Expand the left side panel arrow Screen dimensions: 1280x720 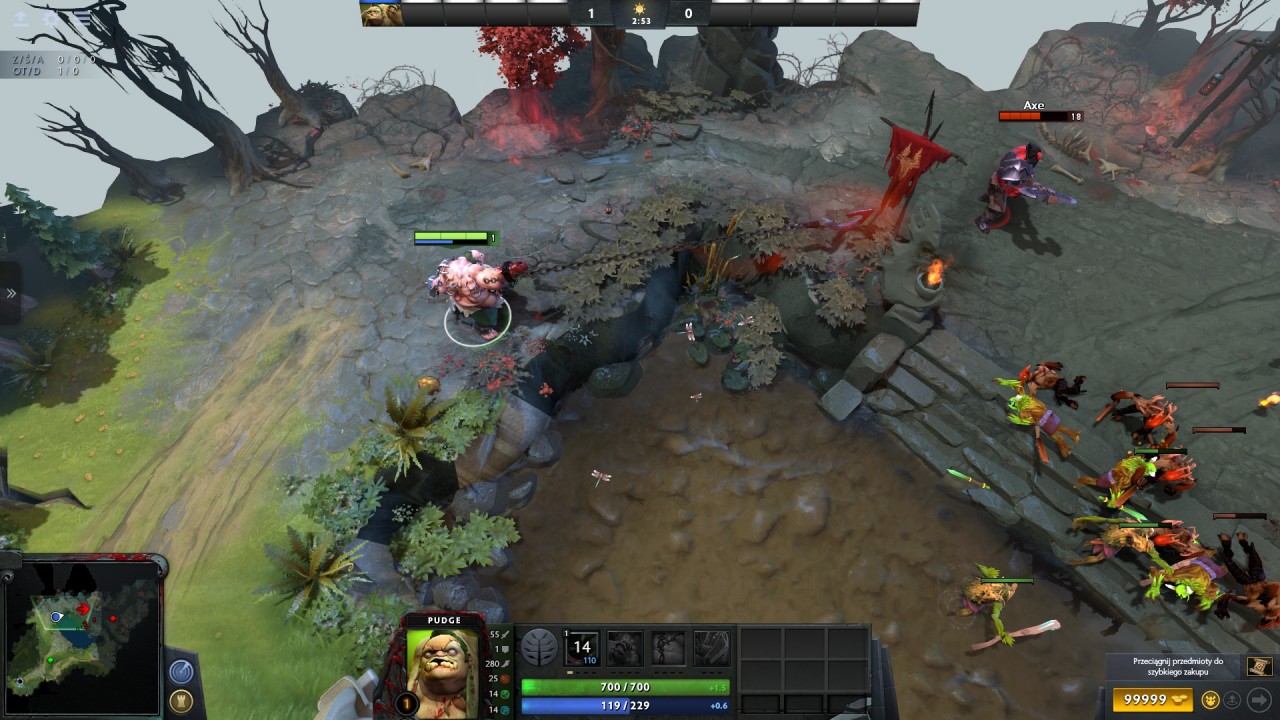tap(11, 293)
